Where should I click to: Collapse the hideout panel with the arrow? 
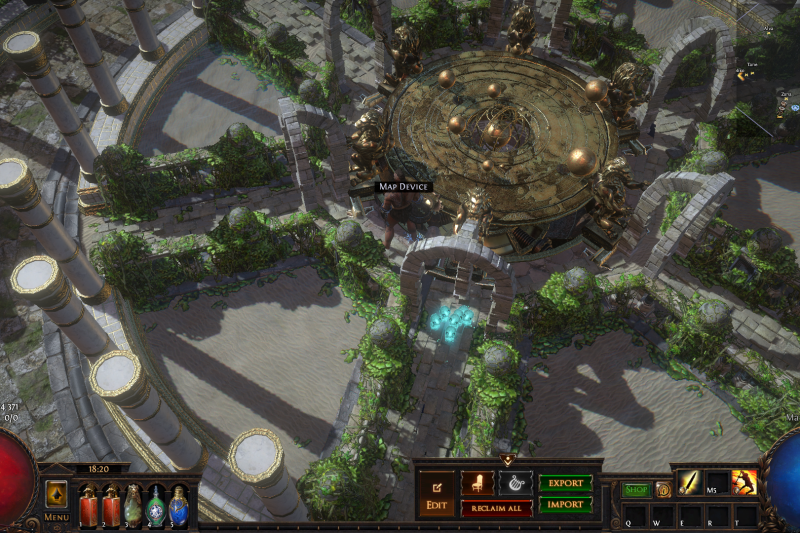click(507, 461)
